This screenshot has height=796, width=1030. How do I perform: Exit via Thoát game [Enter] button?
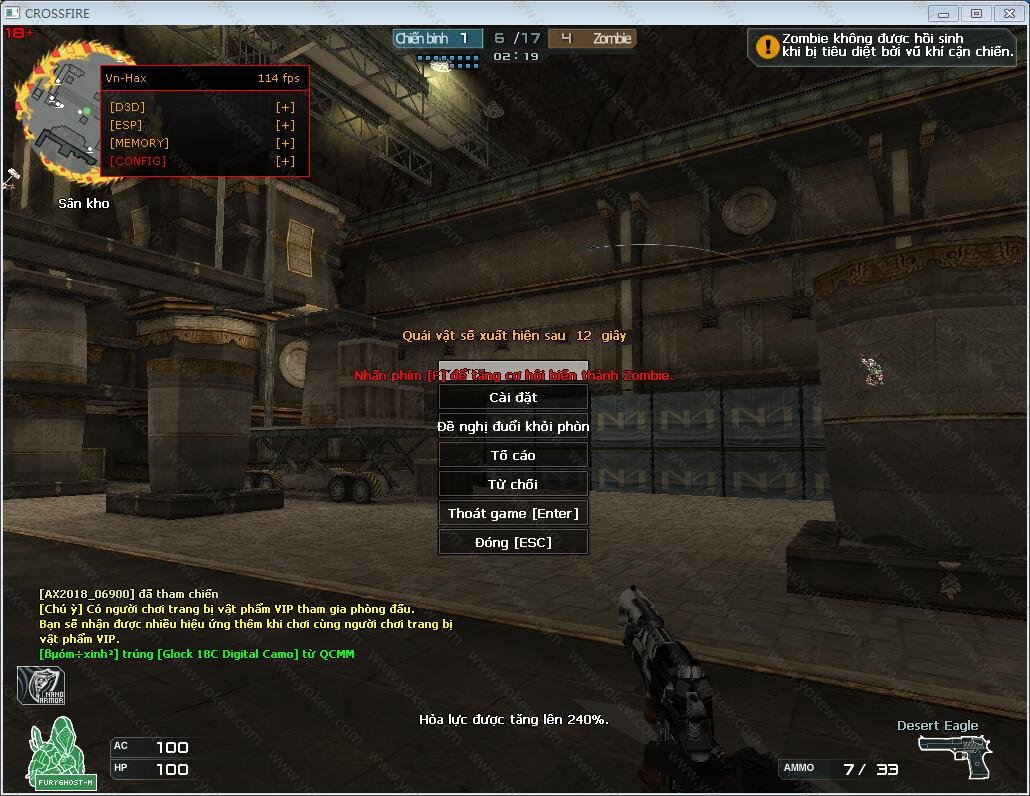[513, 513]
